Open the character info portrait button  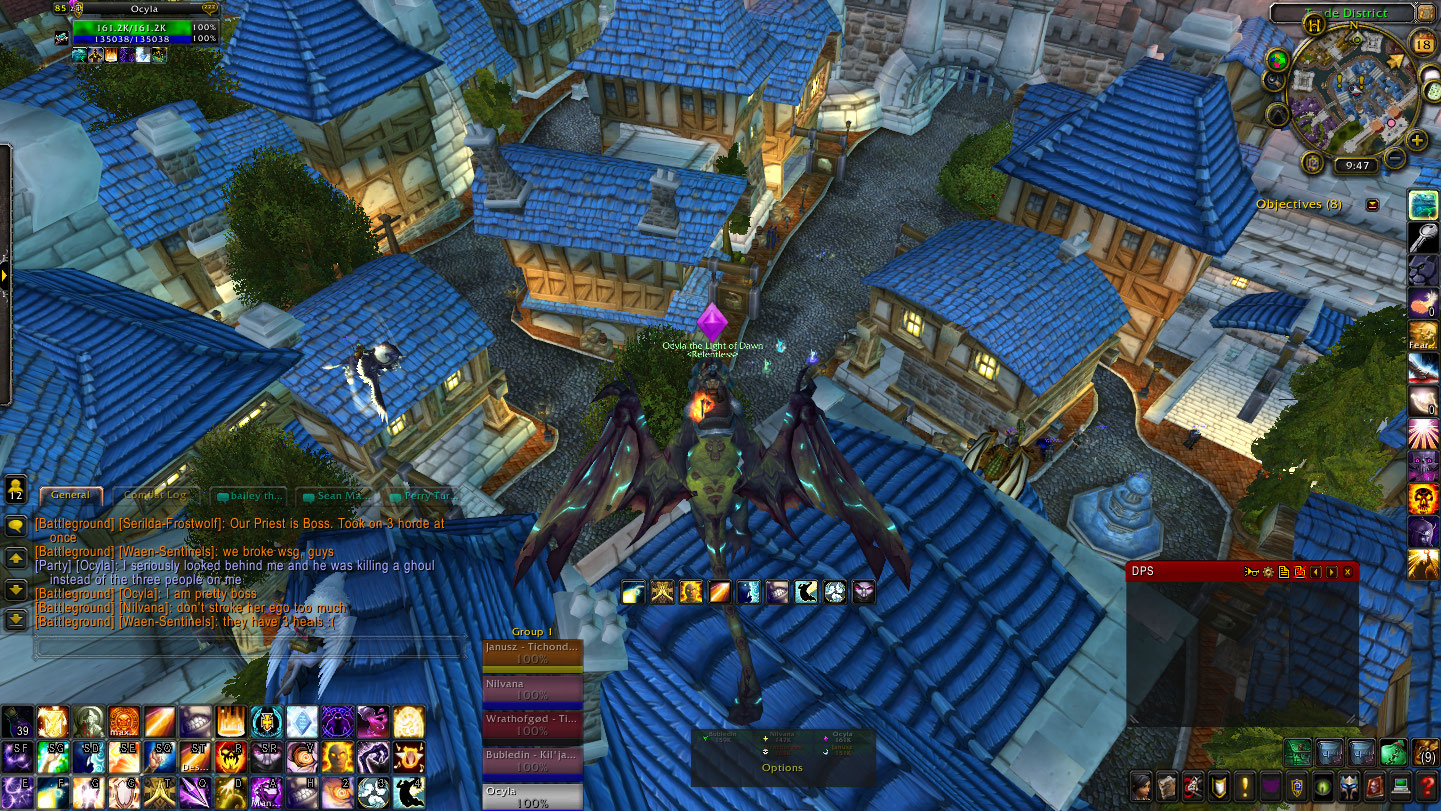(1141, 786)
